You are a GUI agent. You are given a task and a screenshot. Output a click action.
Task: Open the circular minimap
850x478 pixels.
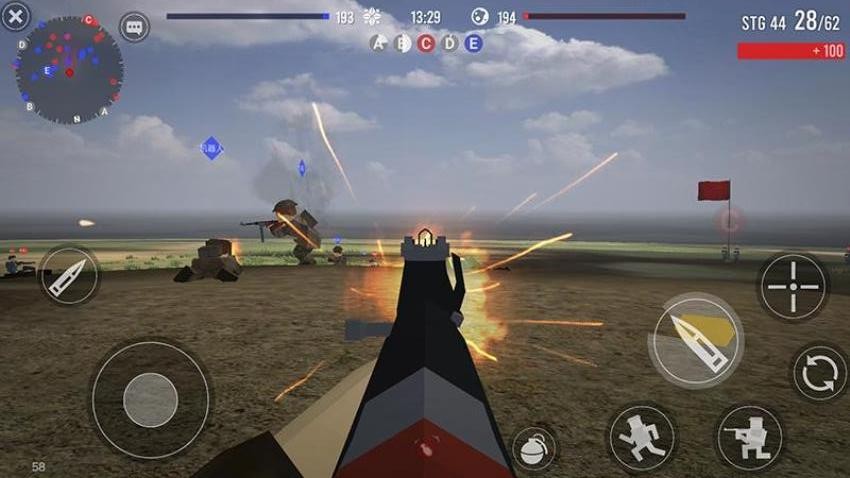click(69, 70)
